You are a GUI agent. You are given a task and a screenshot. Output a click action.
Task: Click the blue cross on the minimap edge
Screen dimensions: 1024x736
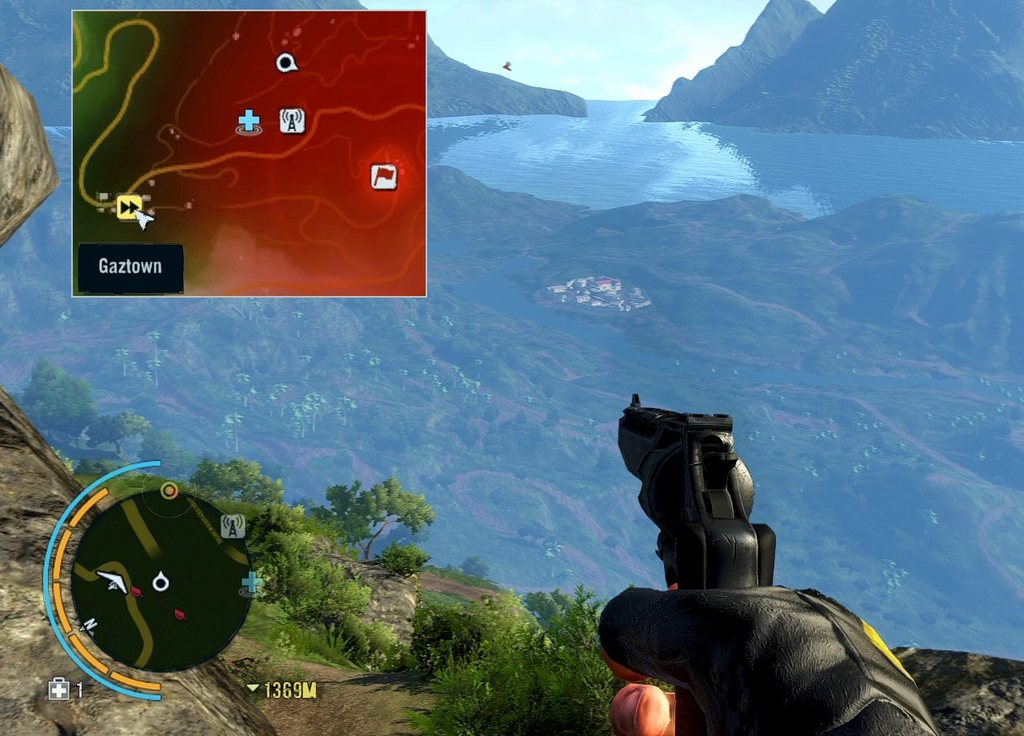[x=252, y=582]
